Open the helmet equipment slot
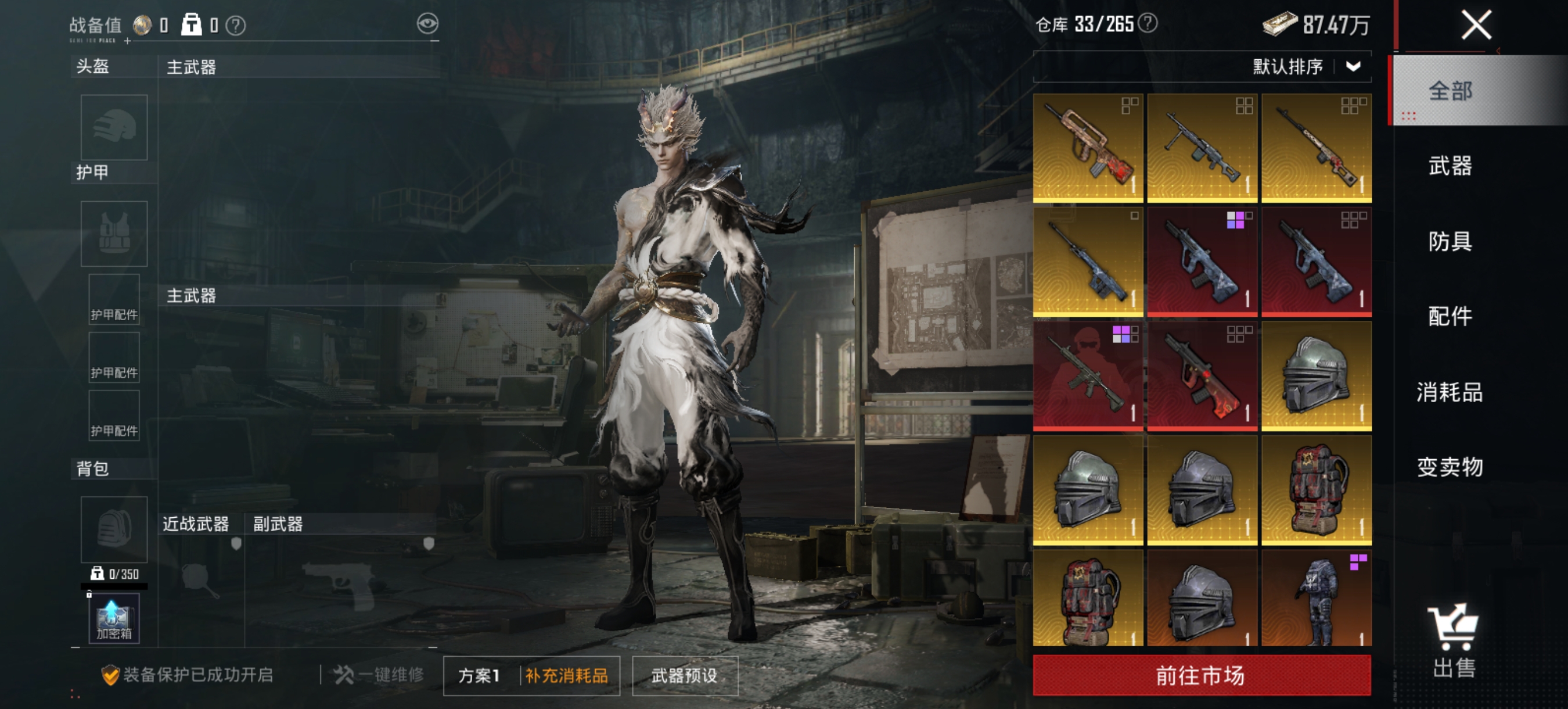This screenshot has width=1568, height=709. point(113,128)
